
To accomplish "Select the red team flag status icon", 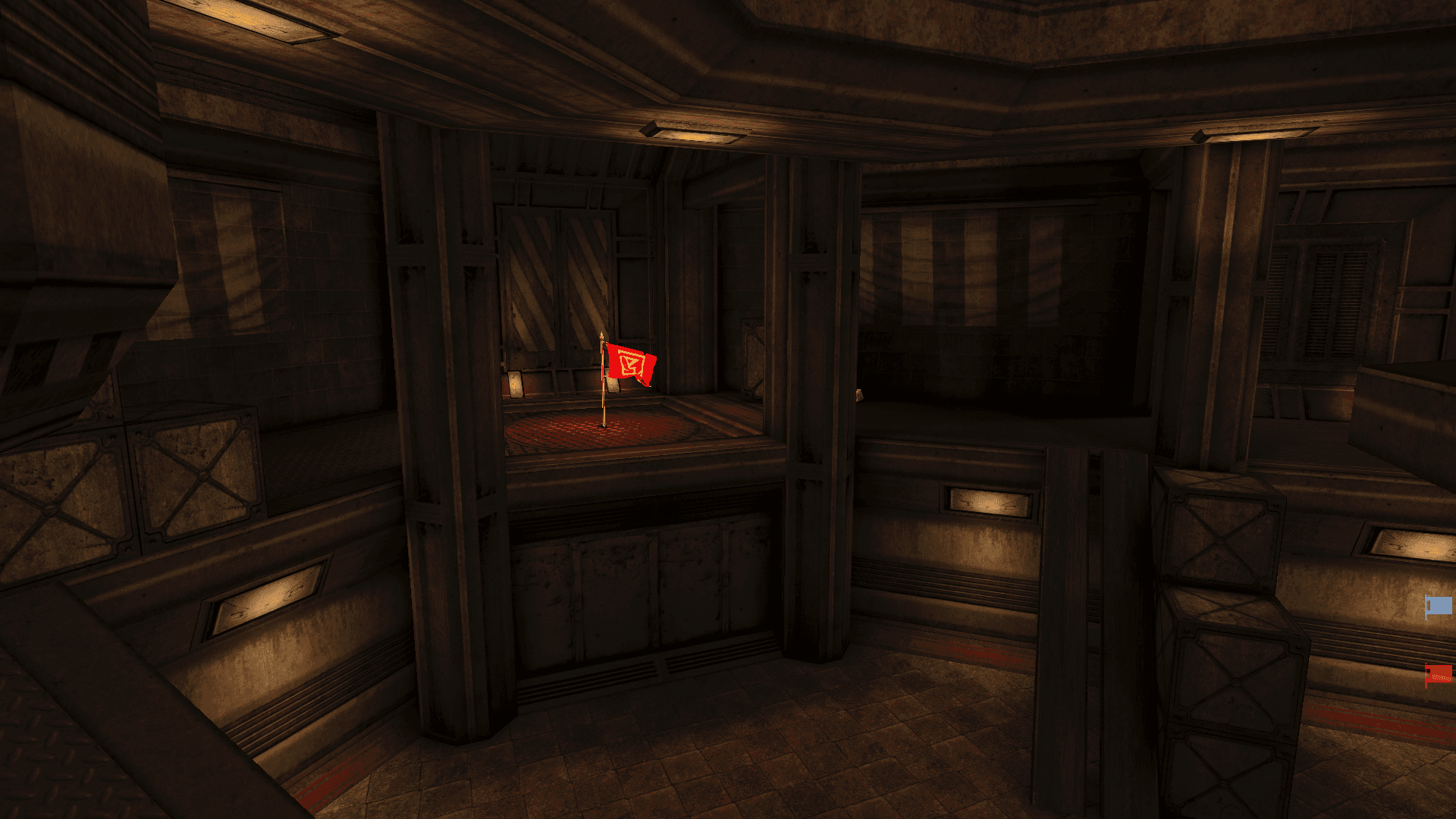I will 1439,673.
